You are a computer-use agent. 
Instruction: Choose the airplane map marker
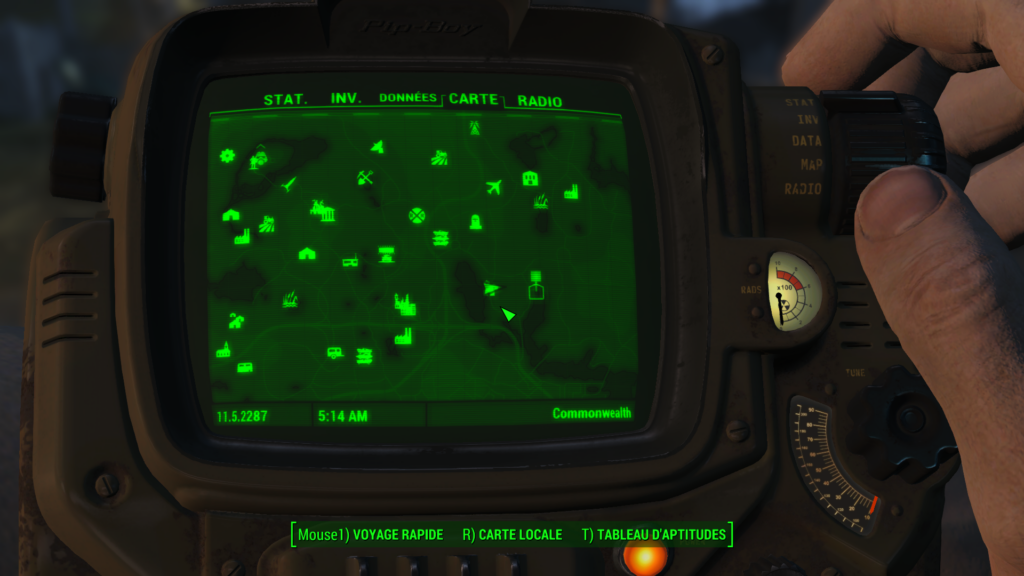pyautogui.click(x=494, y=187)
